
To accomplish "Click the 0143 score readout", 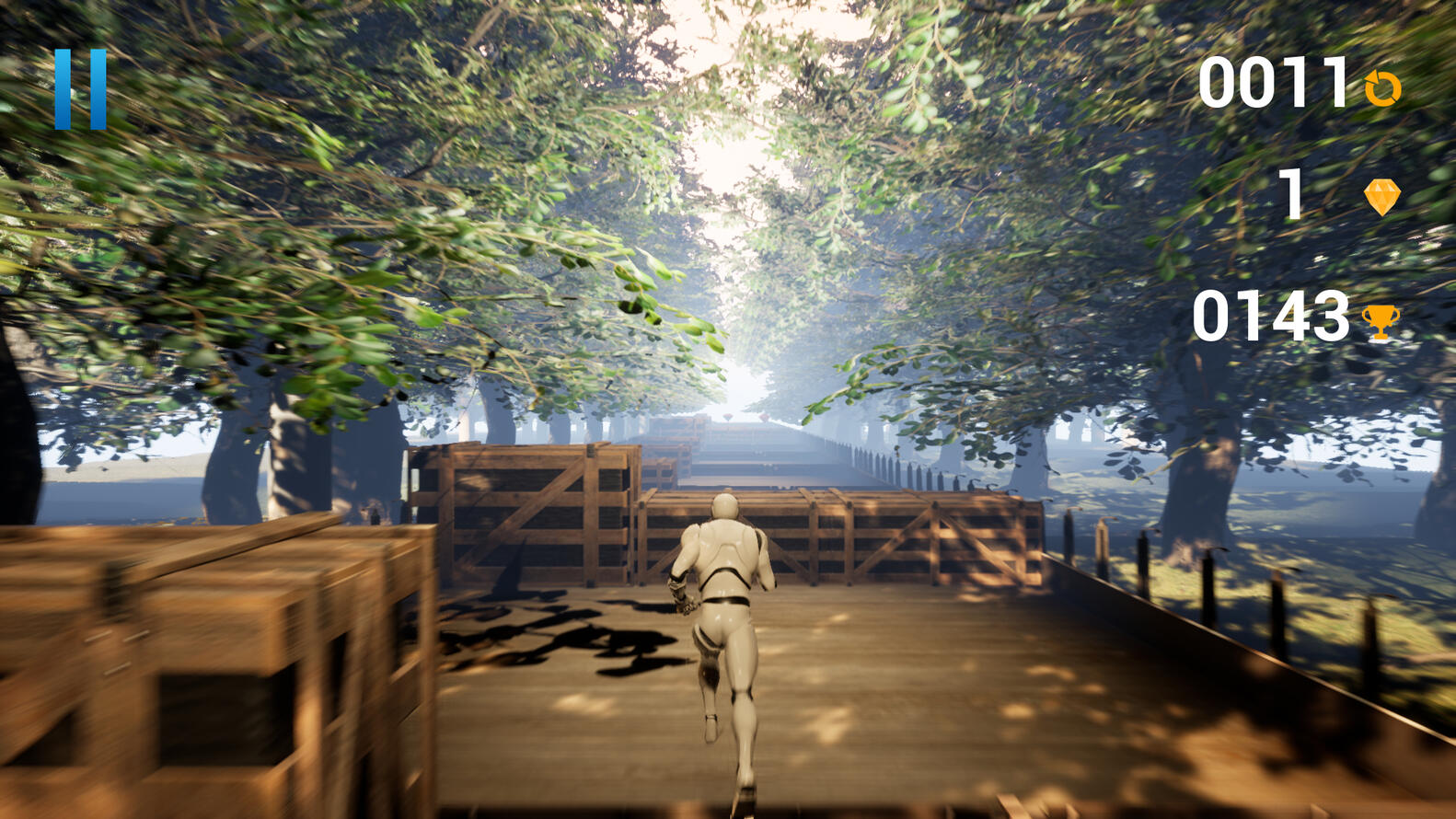I will [1272, 316].
